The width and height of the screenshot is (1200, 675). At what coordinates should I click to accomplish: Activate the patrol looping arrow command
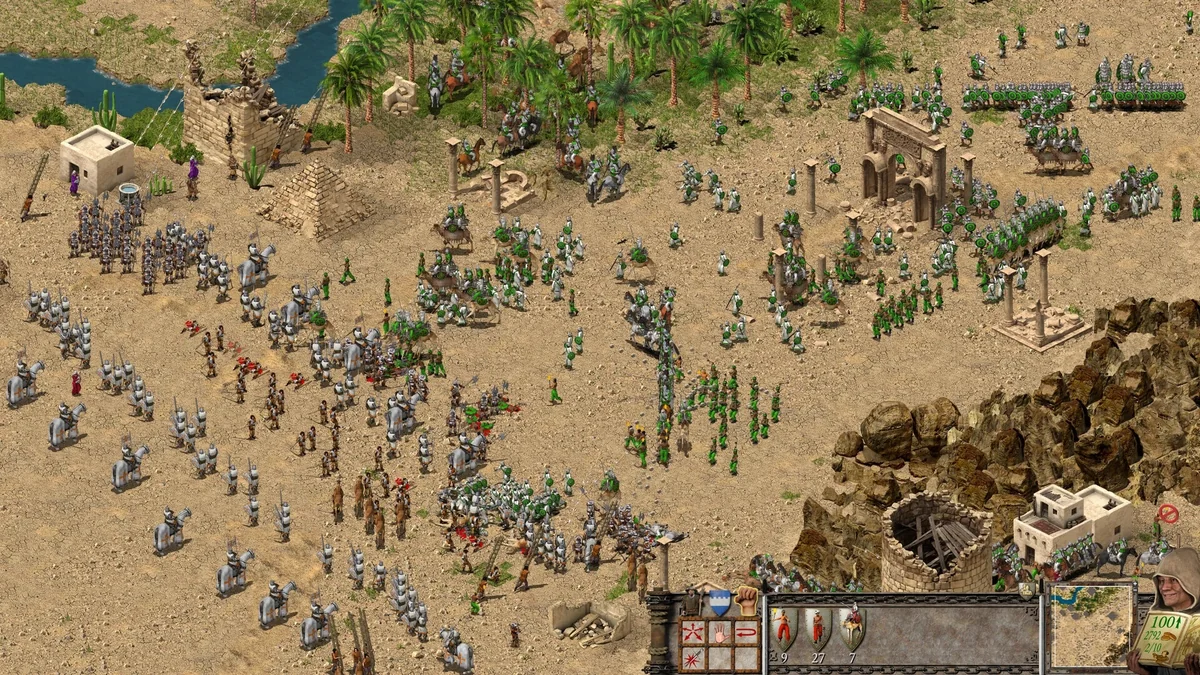click(745, 633)
